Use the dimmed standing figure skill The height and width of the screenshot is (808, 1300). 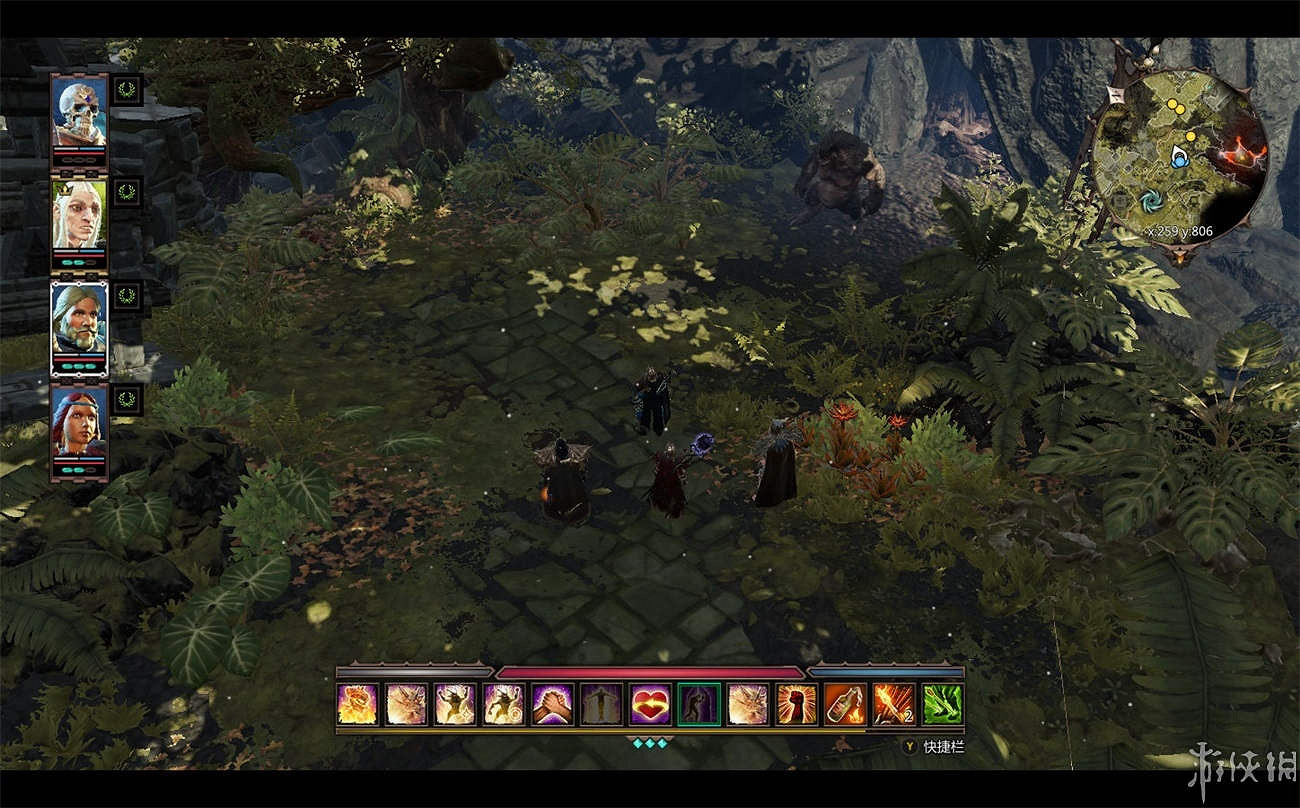(x=601, y=704)
